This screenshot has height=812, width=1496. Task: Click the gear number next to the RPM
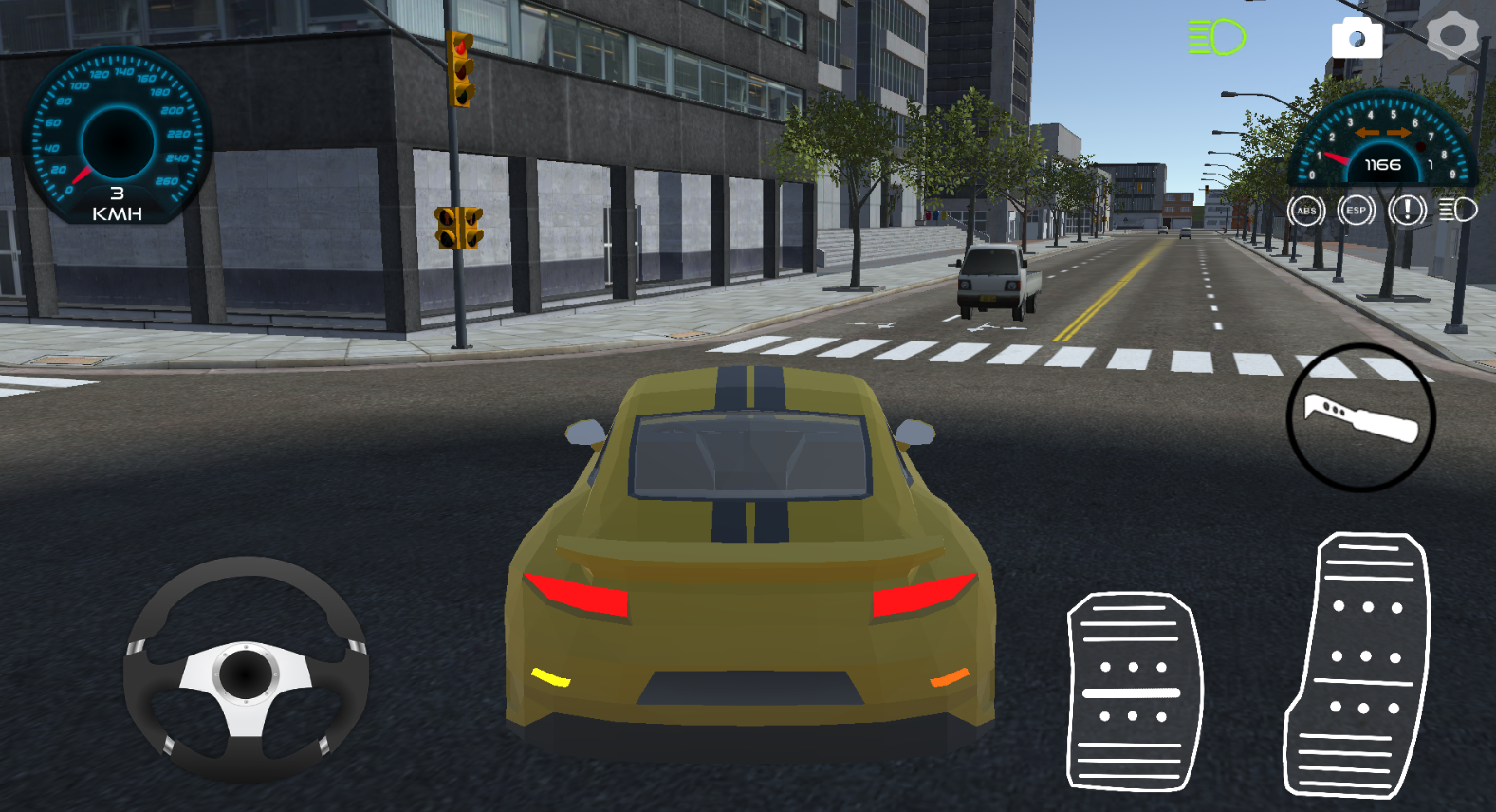[1429, 166]
